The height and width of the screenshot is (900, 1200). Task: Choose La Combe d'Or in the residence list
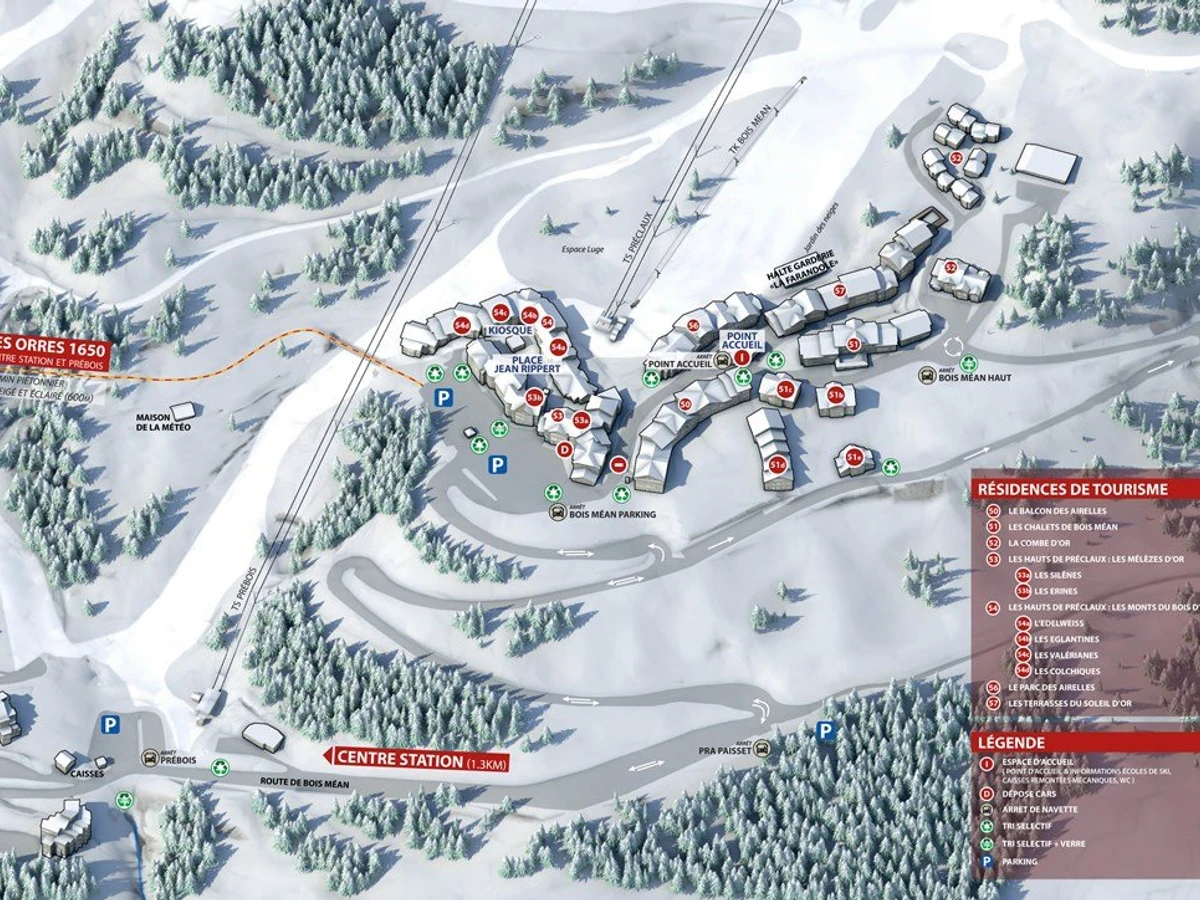[1043, 543]
